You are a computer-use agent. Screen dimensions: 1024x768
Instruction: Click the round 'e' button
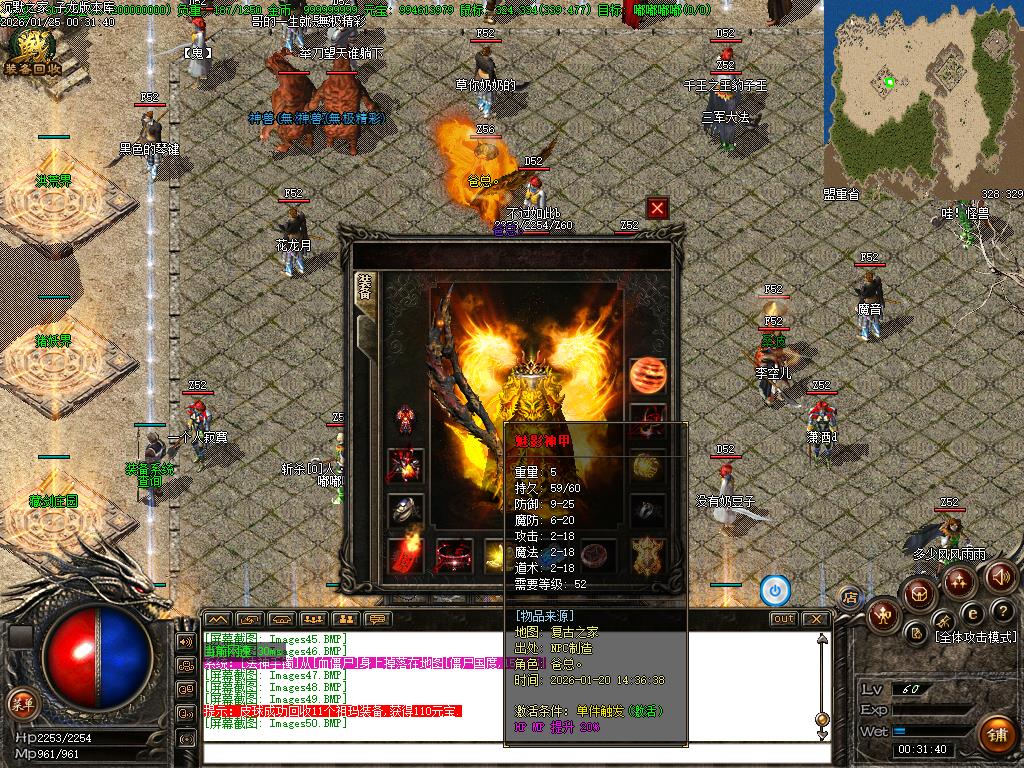click(972, 612)
